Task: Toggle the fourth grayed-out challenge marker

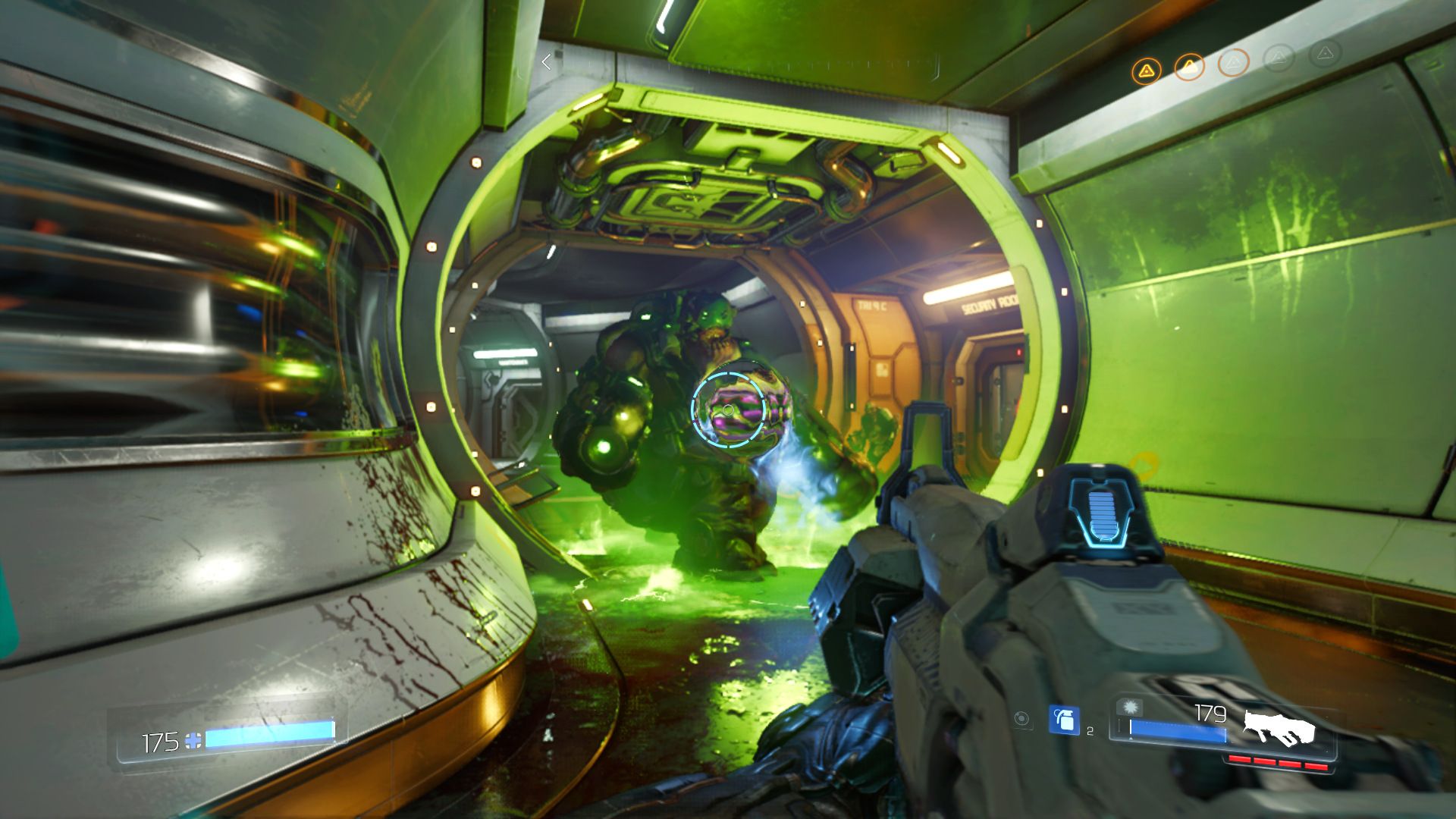Action: (x=1279, y=59)
